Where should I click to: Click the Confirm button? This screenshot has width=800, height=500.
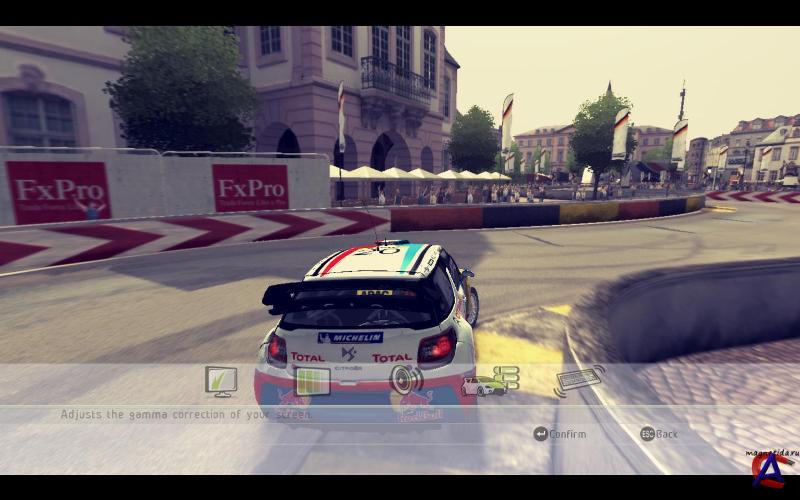tap(560, 434)
